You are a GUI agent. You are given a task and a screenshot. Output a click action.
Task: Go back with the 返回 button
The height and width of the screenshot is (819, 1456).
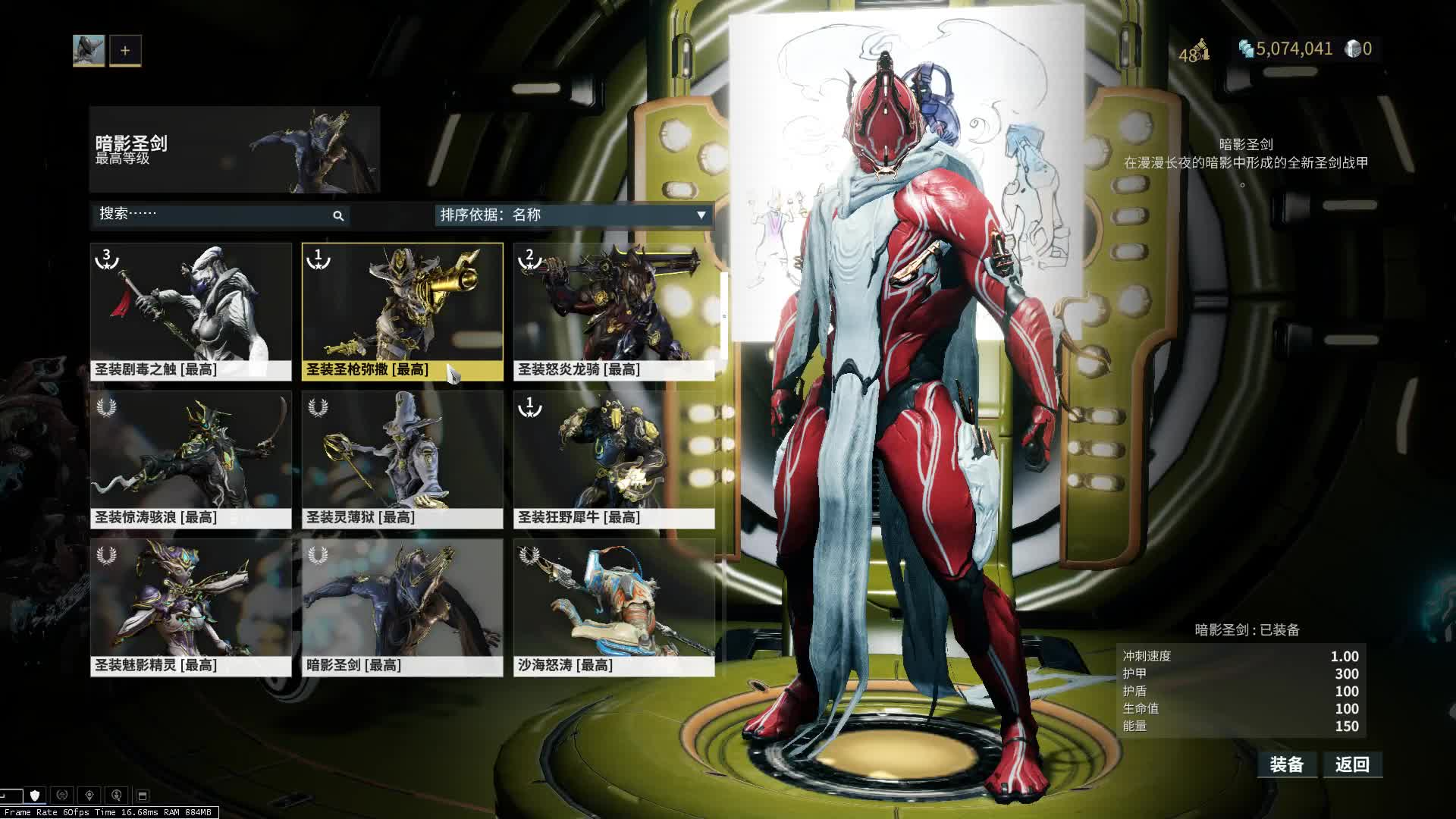pos(1352,764)
